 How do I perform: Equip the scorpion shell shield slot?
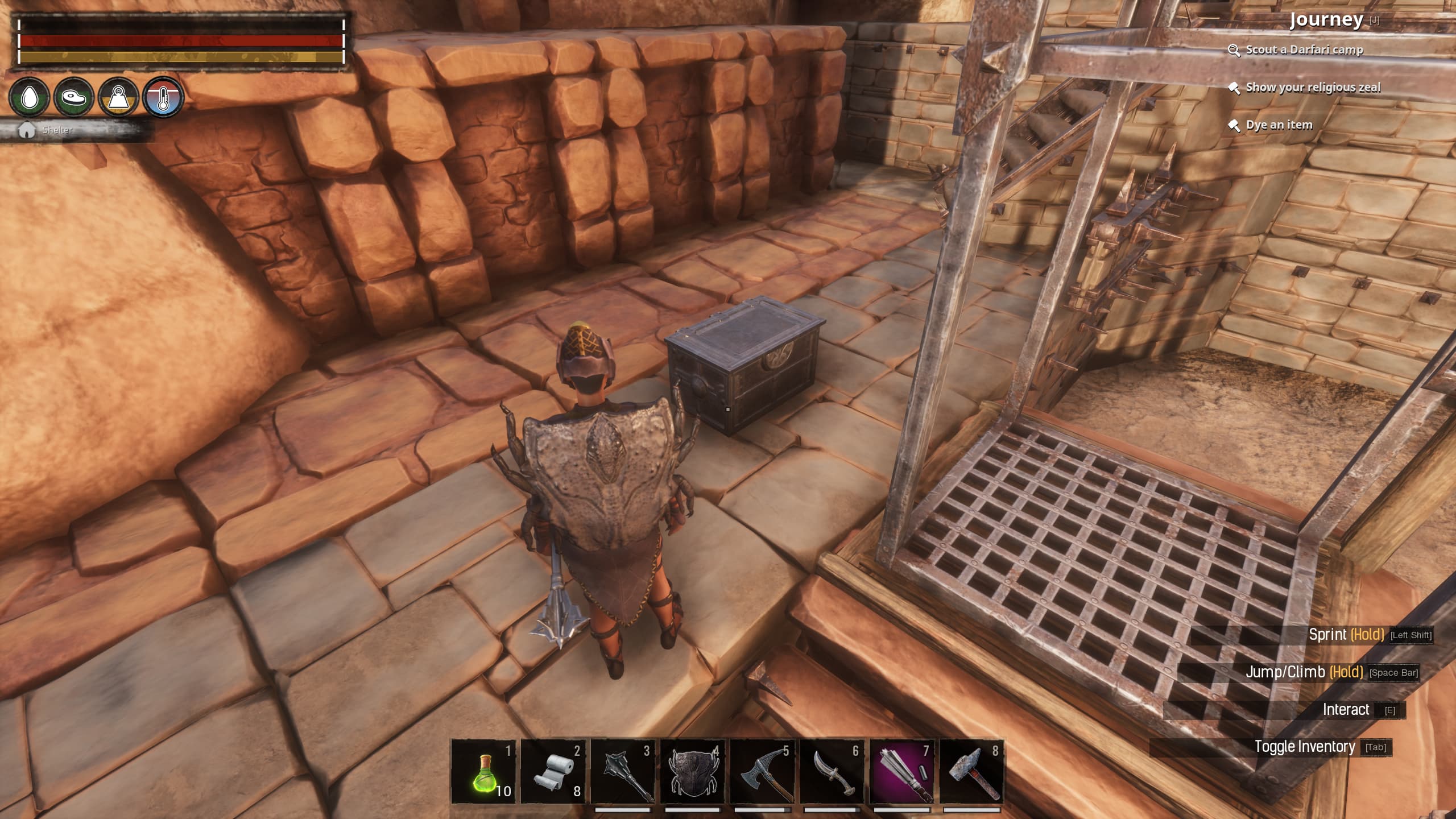(x=693, y=771)
